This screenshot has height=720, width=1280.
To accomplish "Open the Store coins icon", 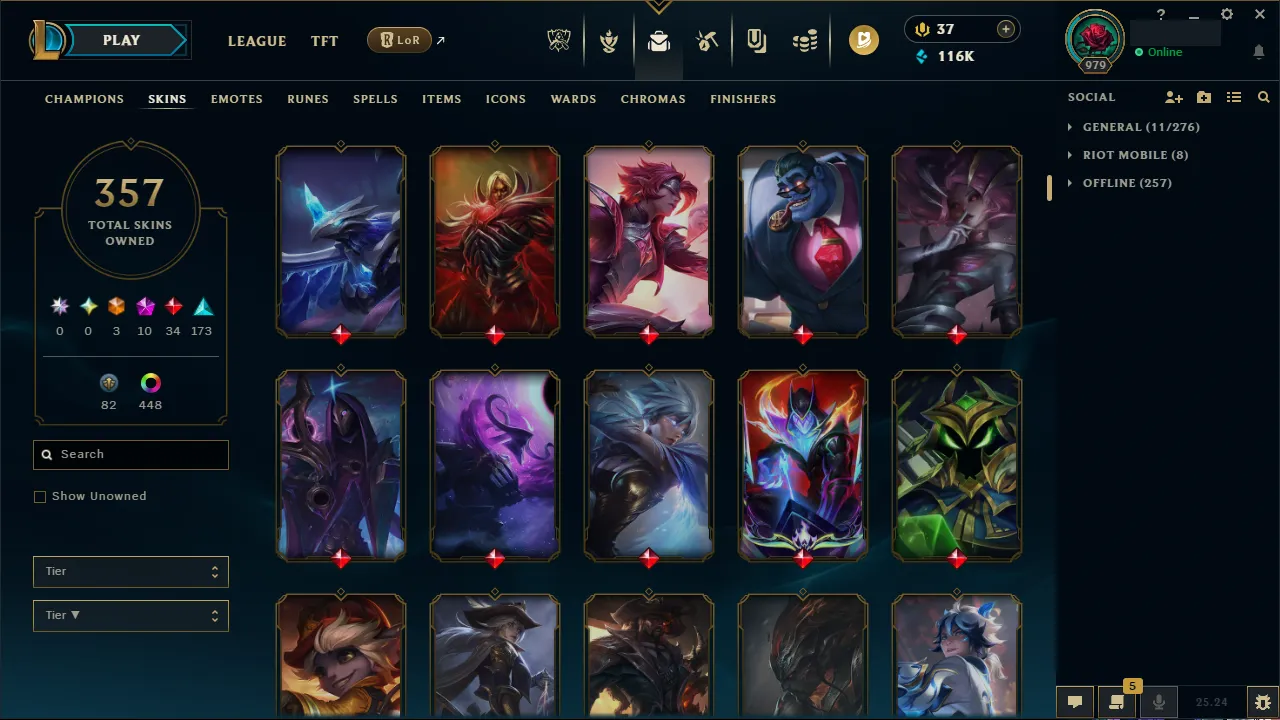I will pyautogui.click(x=805, y=41).
